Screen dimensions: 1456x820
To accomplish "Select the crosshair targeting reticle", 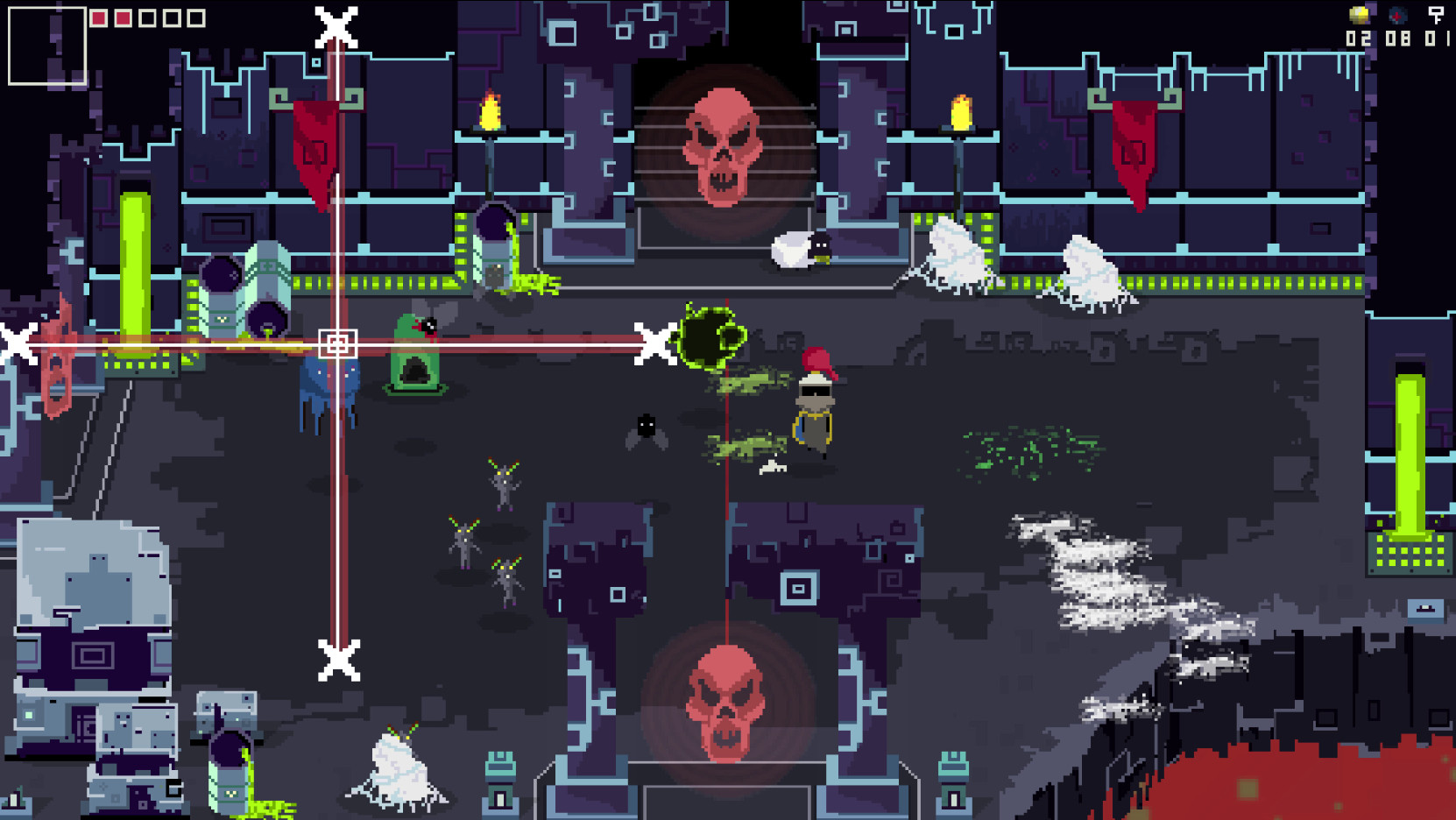I will tap(339, 343).
